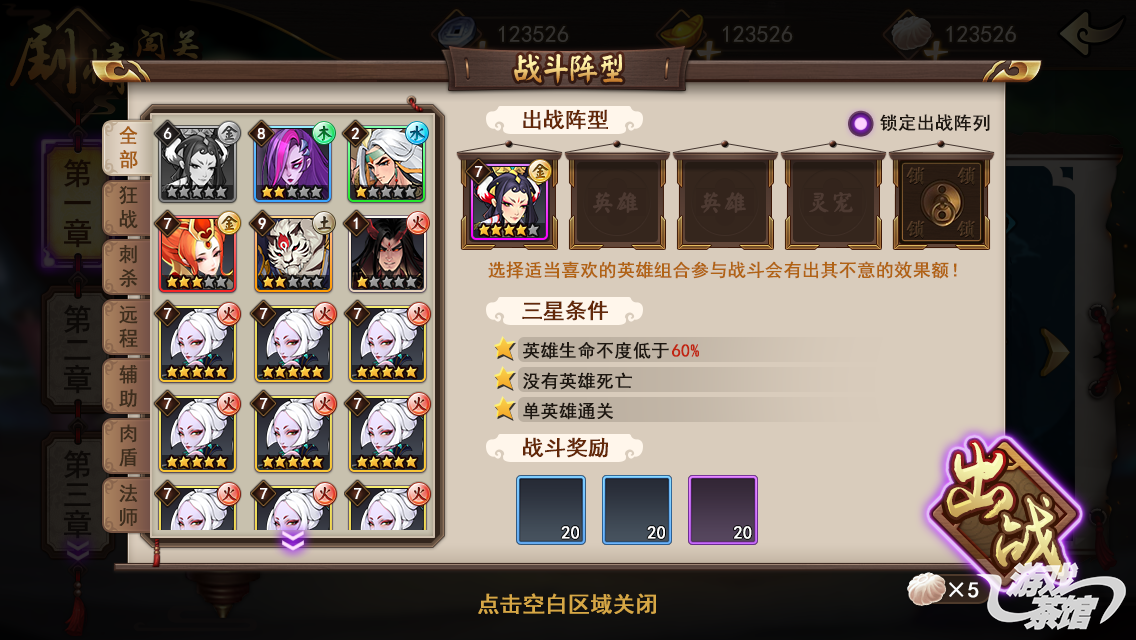Switch to the 全部 hero filter tab
1136x640 pixels.
(x=128, y=147)
